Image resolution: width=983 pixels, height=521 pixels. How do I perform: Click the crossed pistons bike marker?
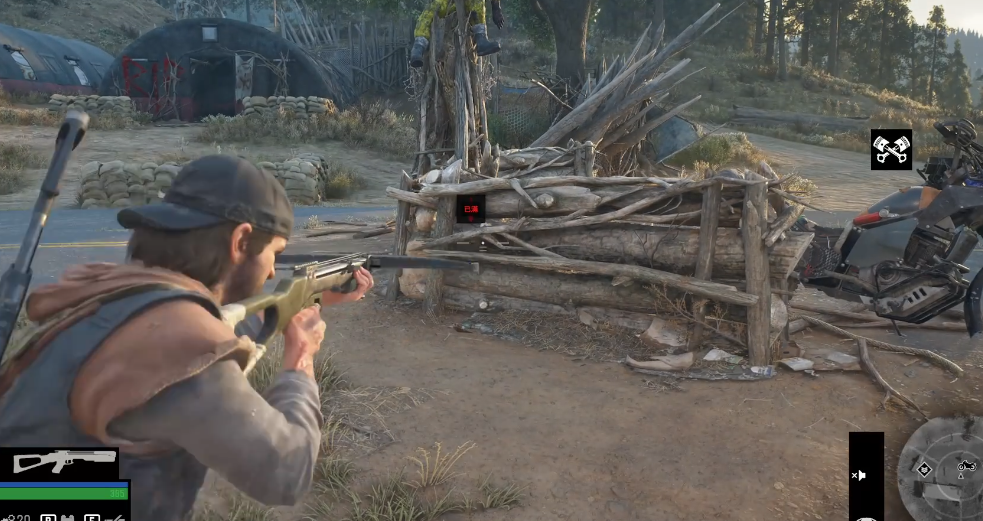pos(890,149)
